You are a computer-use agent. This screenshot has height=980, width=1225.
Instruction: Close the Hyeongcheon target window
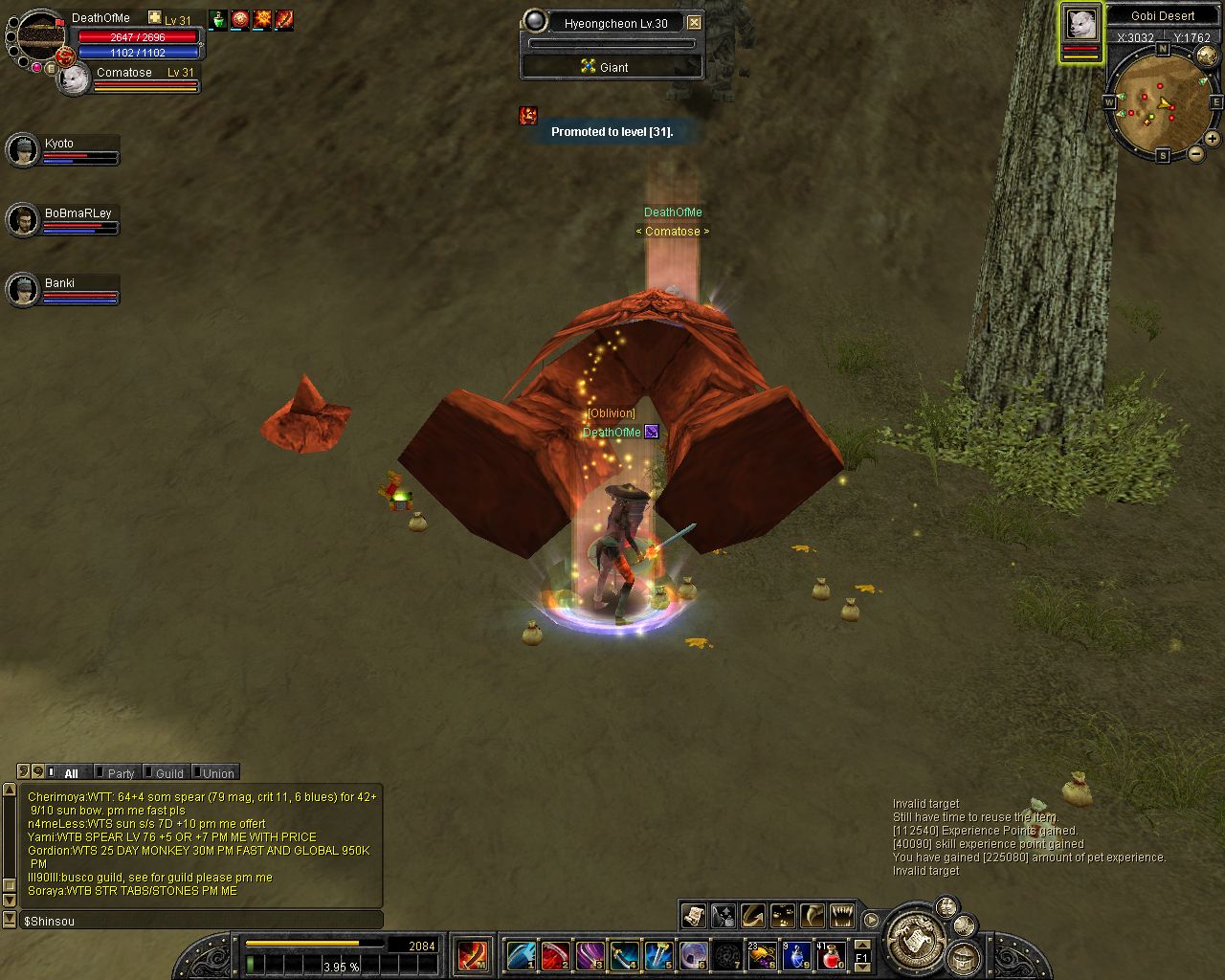tap(695, 23)
